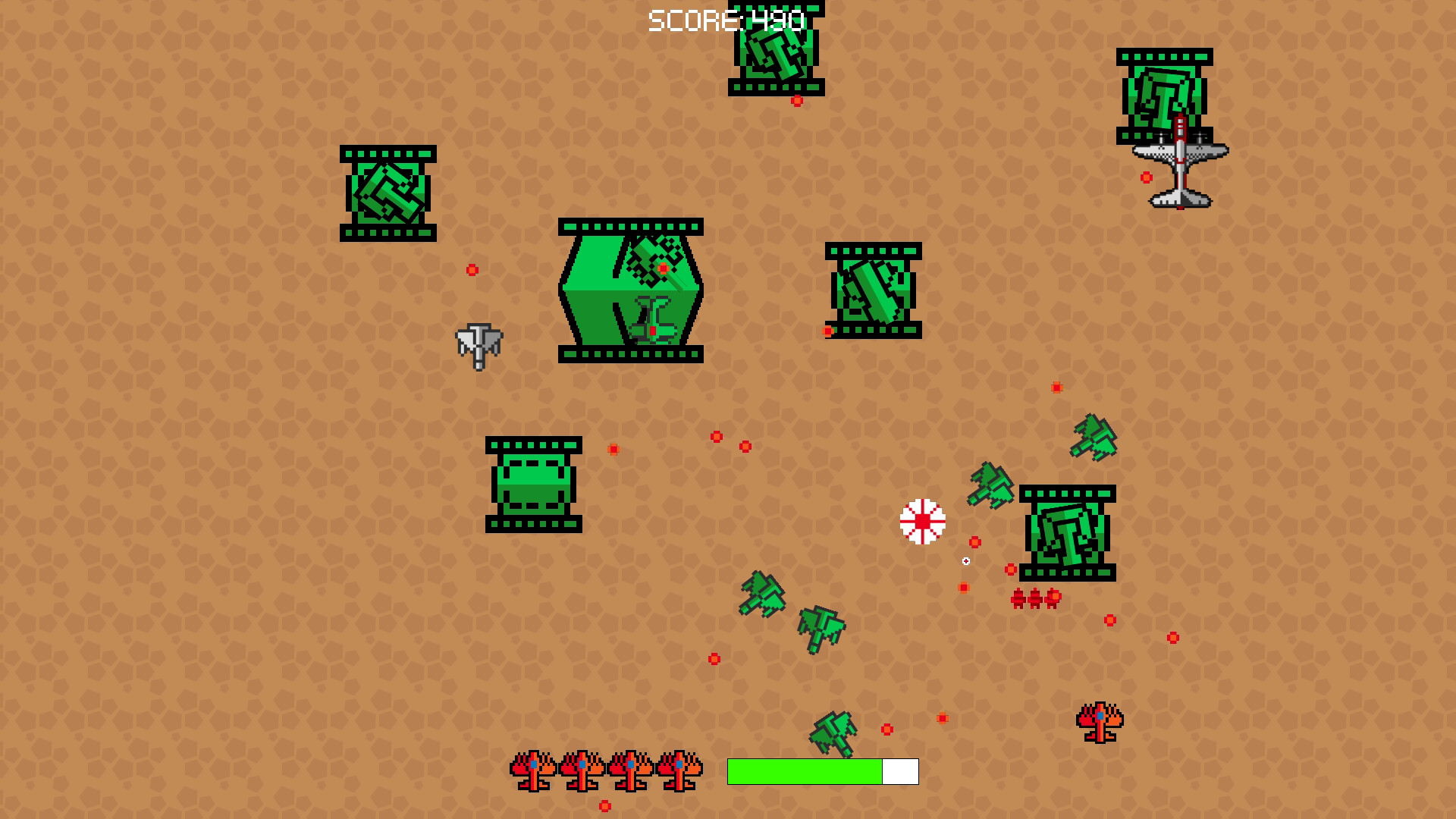
Task: Click the small white crosshair marker
Action: point(965,560)
